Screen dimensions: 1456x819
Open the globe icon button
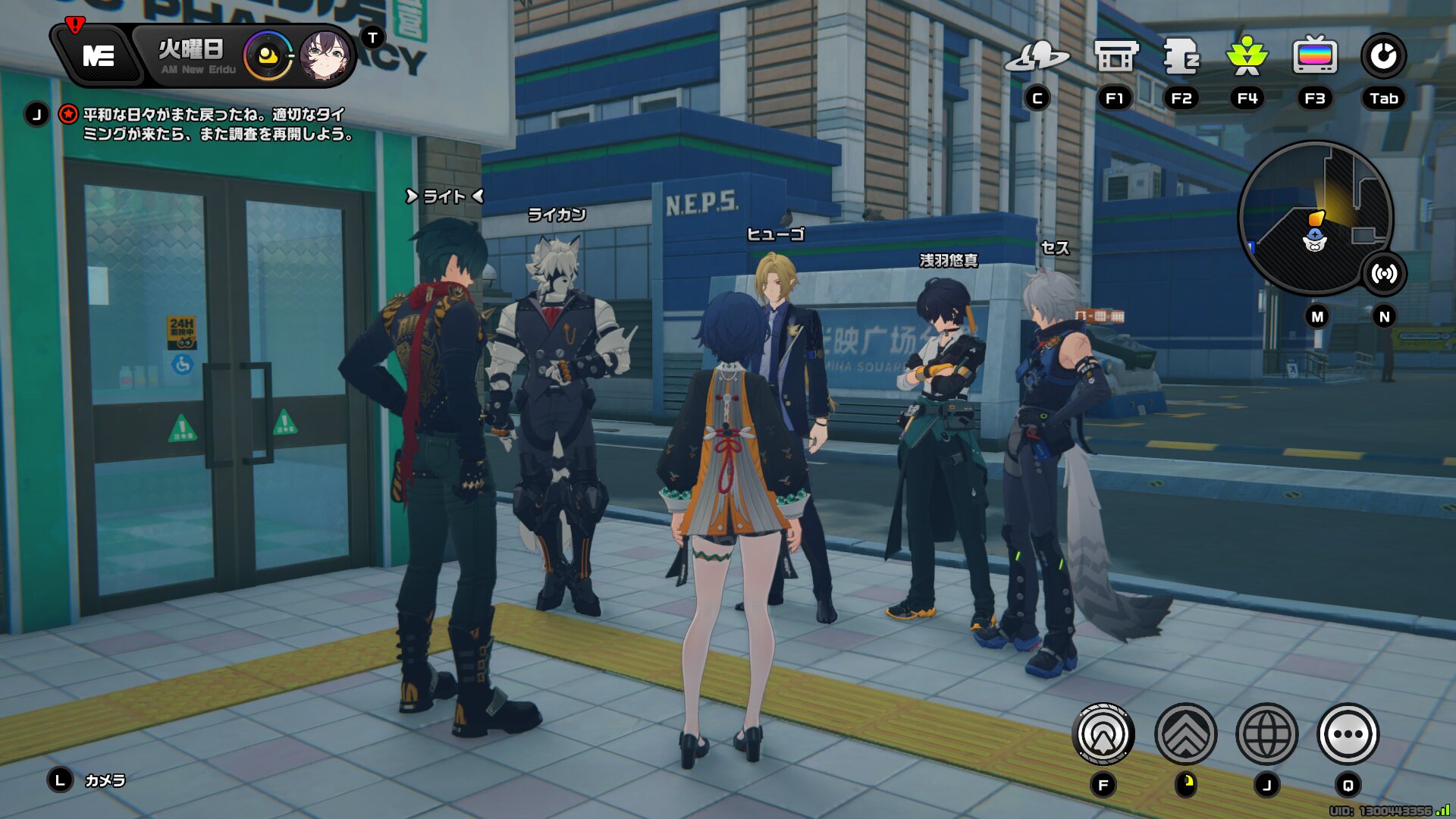click(1266, 734)
